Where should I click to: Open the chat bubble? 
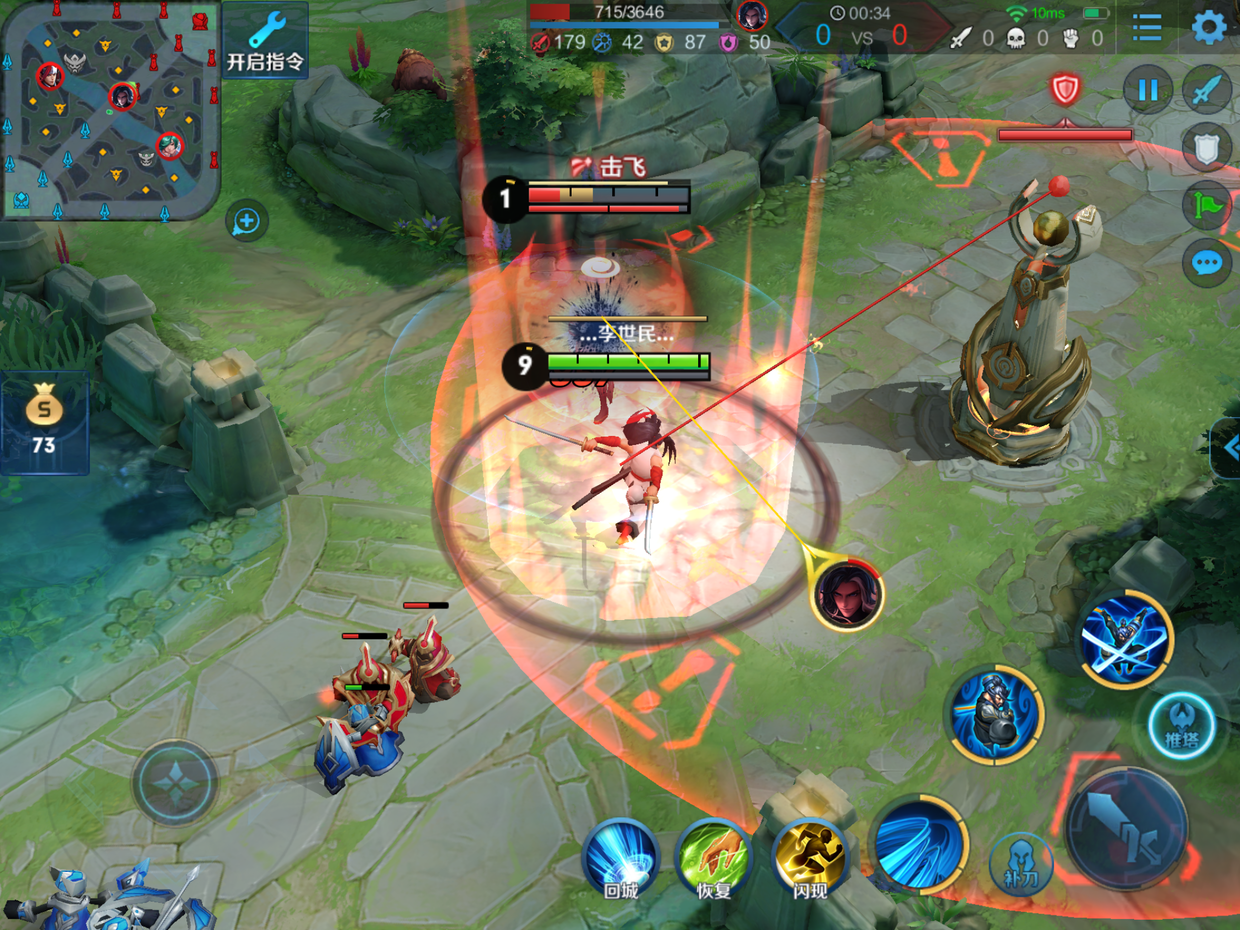[x=1207, y=264]
